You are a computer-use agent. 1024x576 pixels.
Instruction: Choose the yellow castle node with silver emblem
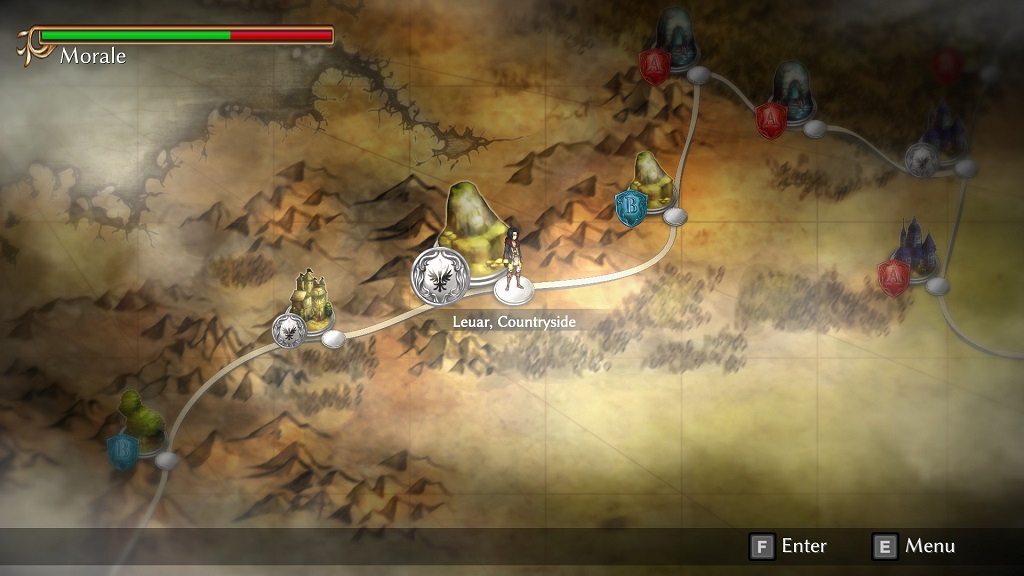click(310, 300)
